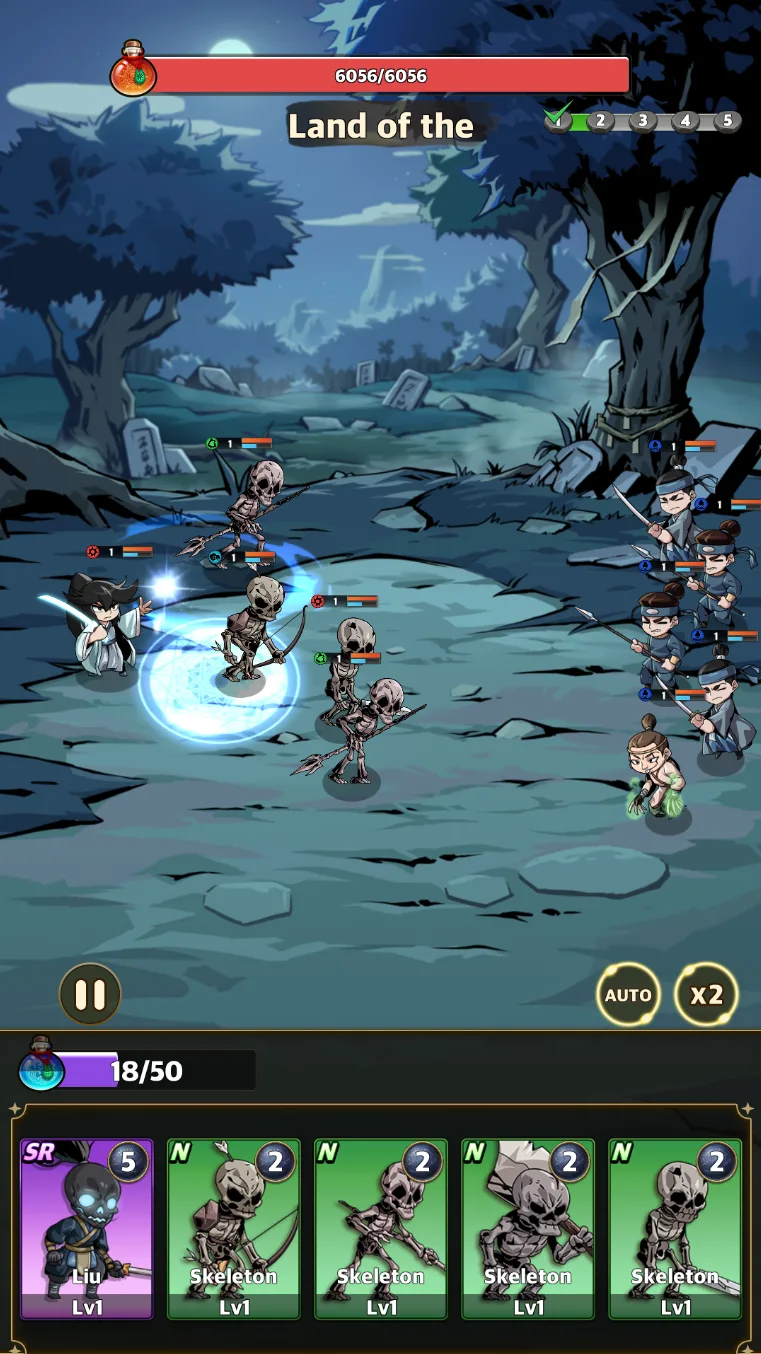Select the SR Liu card

pyautogui.click(x=87, y=1229)
